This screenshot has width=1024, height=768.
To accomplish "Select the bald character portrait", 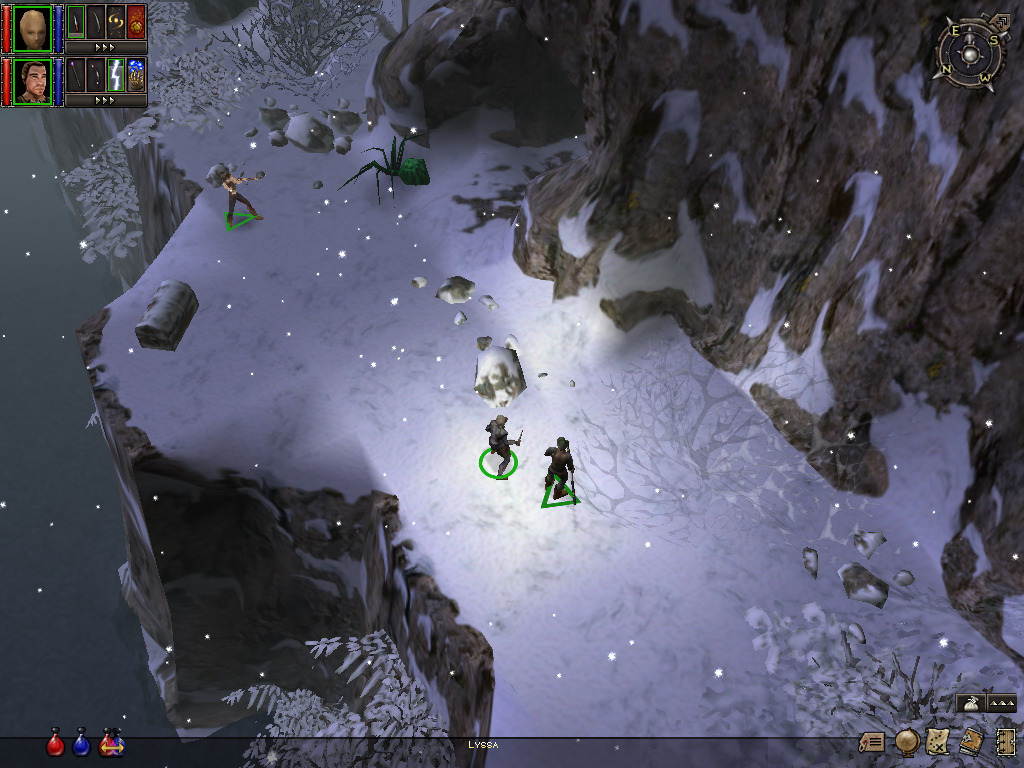I will click(x=33, y=27).
